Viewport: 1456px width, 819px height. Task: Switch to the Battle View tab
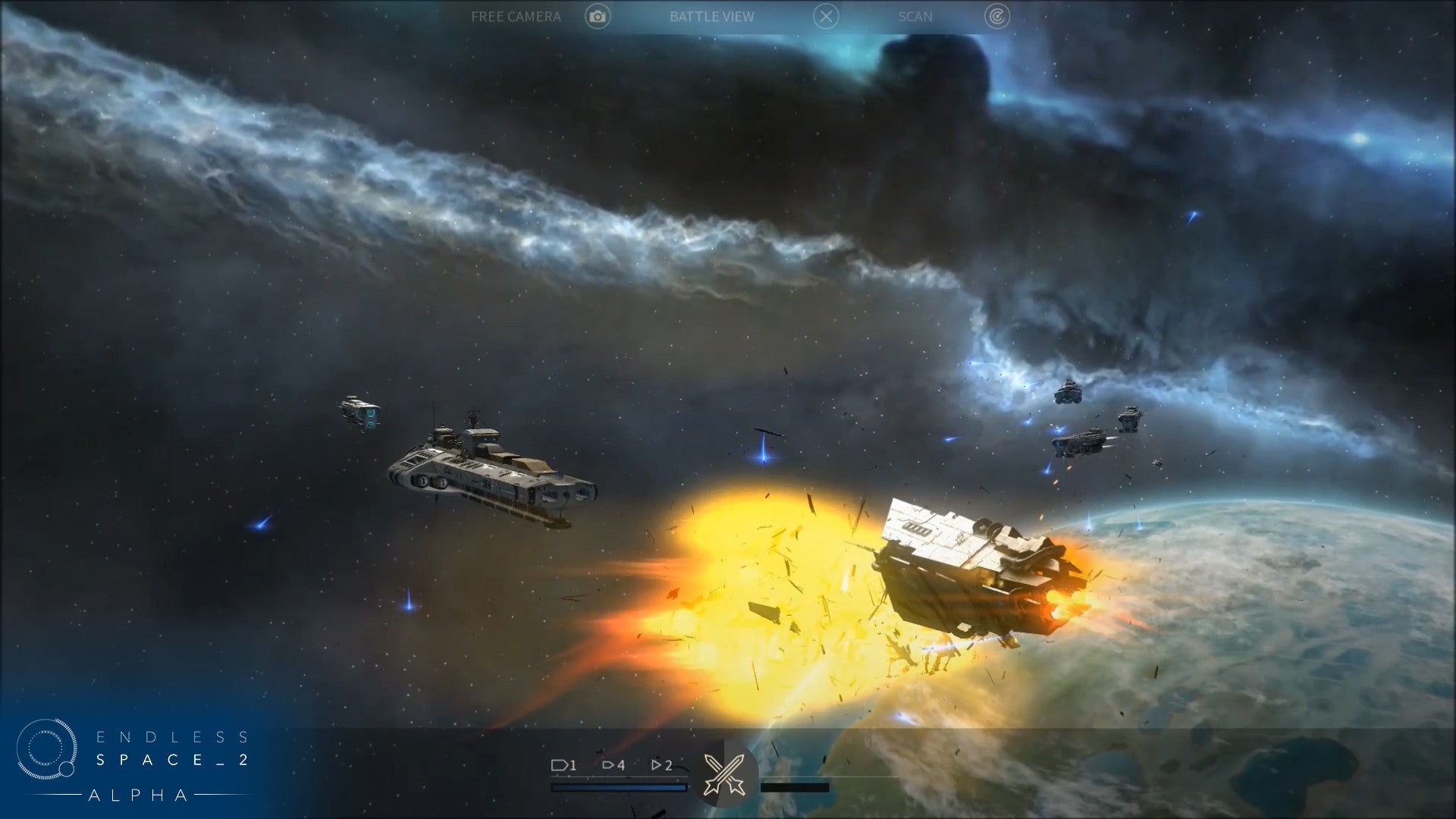(713, 17)
